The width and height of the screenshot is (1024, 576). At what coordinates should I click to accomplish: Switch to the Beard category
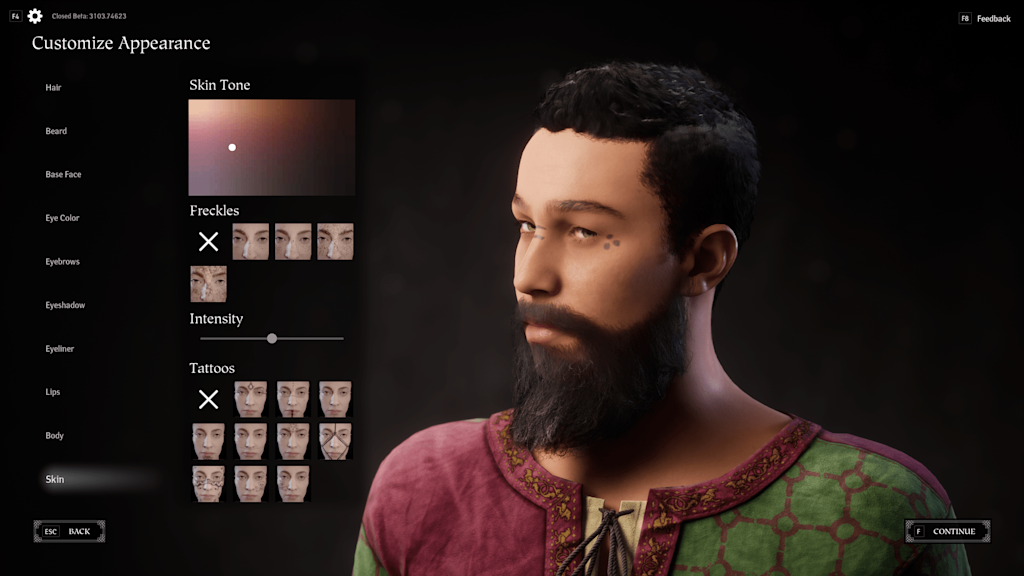pyautogui.click(x=56, y=131)
